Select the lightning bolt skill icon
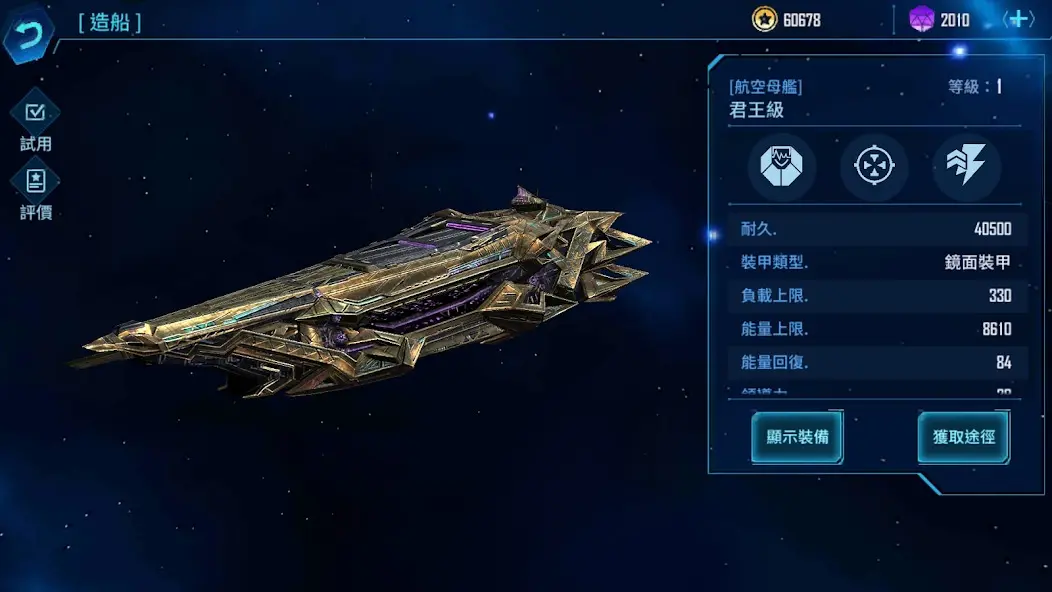The image size is (1052, 592). click(966, 167)
